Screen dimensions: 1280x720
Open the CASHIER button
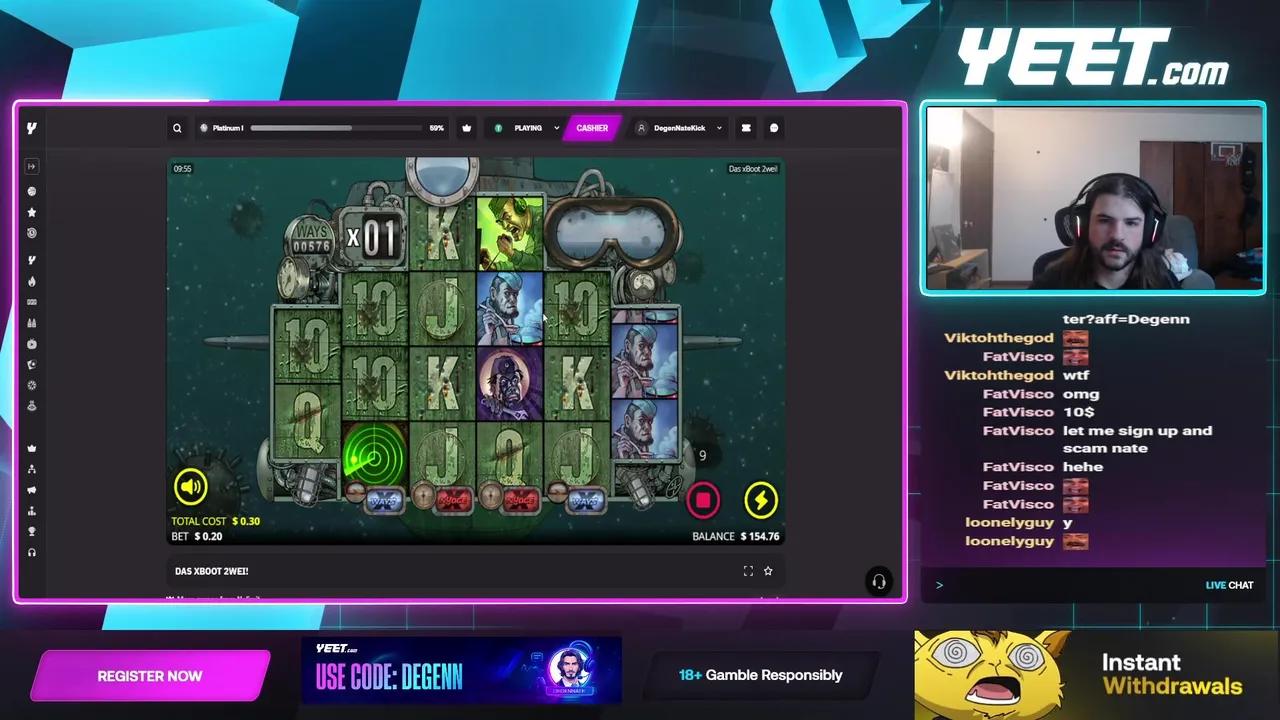point(592,127)
